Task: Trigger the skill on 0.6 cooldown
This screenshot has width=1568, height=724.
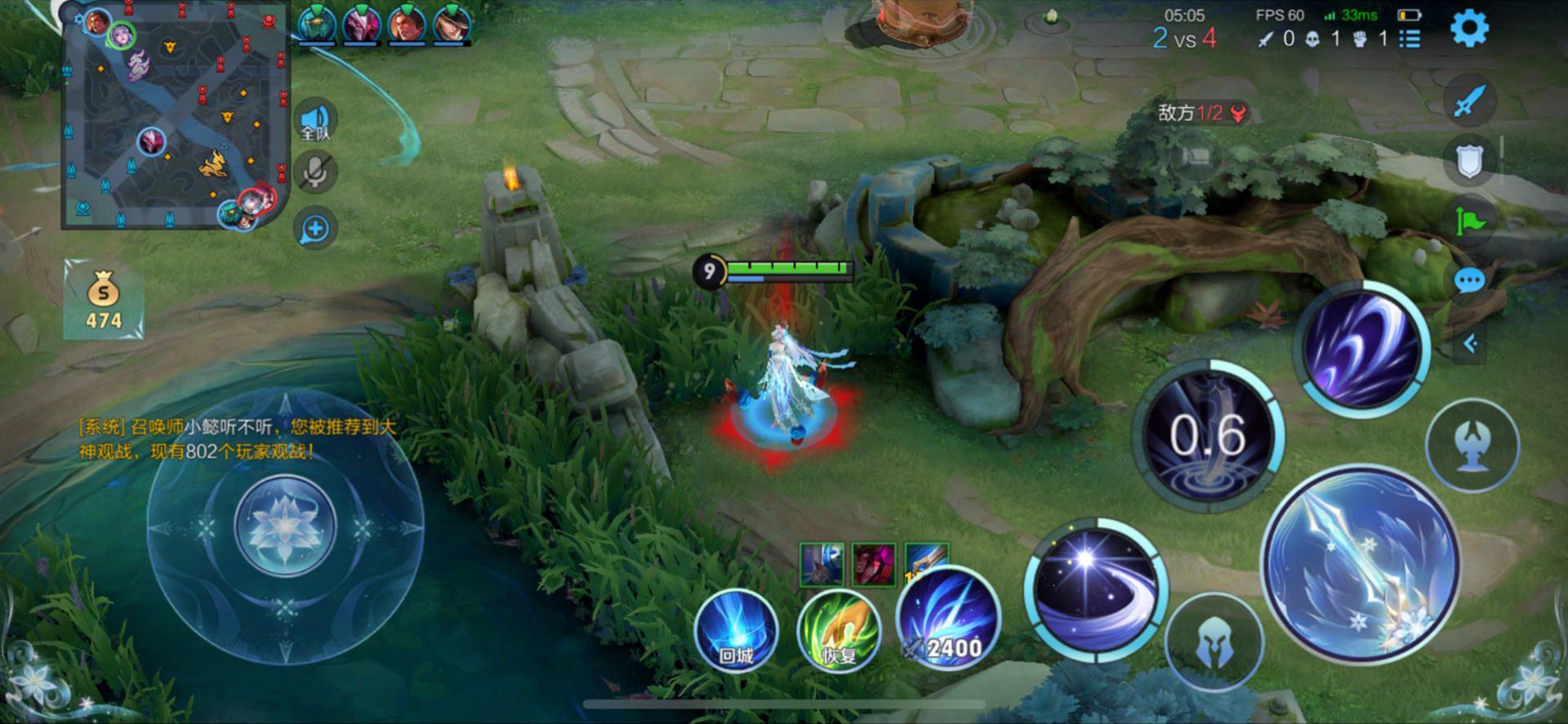Action: click(1207, 436)
